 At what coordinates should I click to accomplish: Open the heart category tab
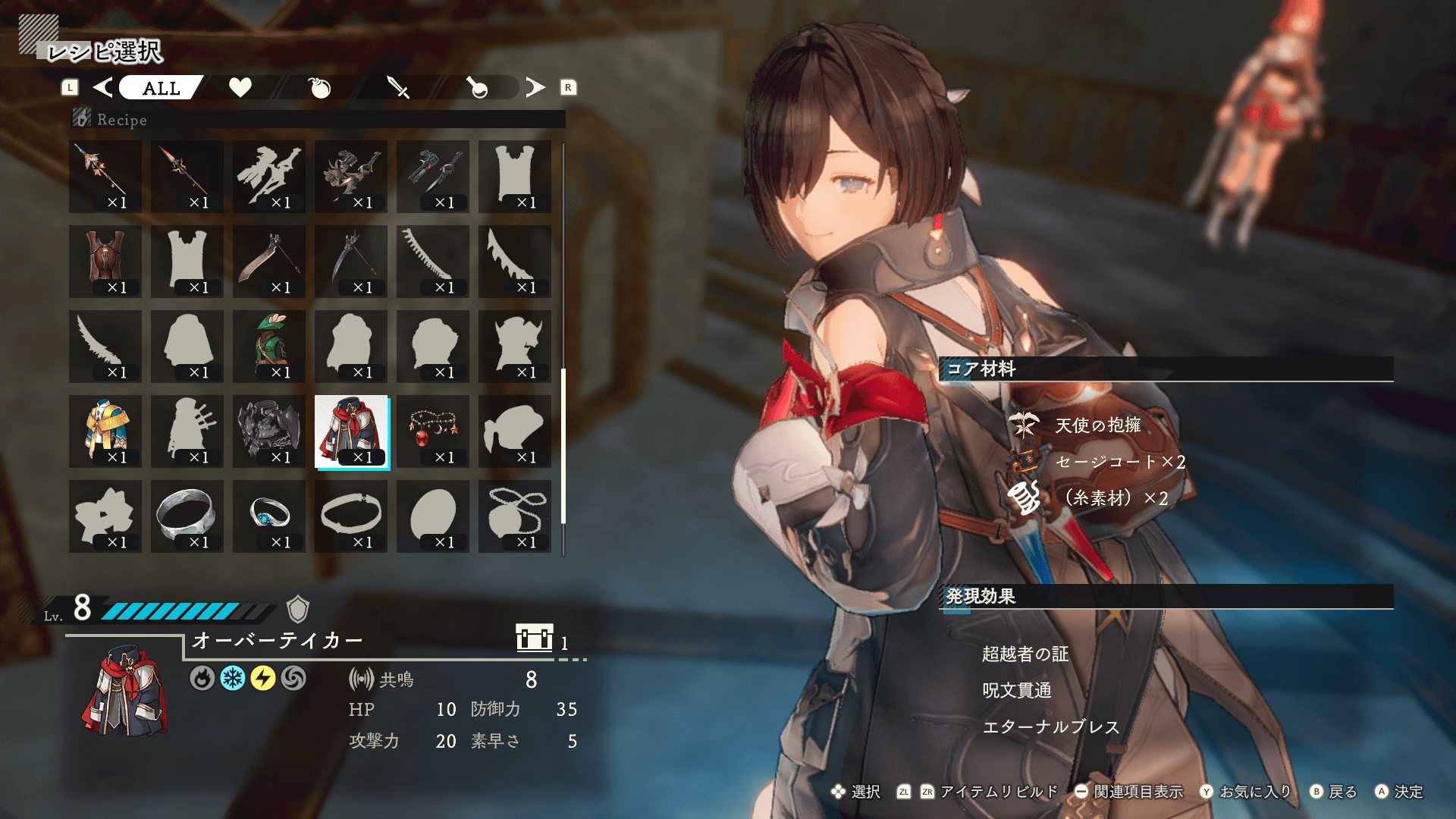coord(240,88)
